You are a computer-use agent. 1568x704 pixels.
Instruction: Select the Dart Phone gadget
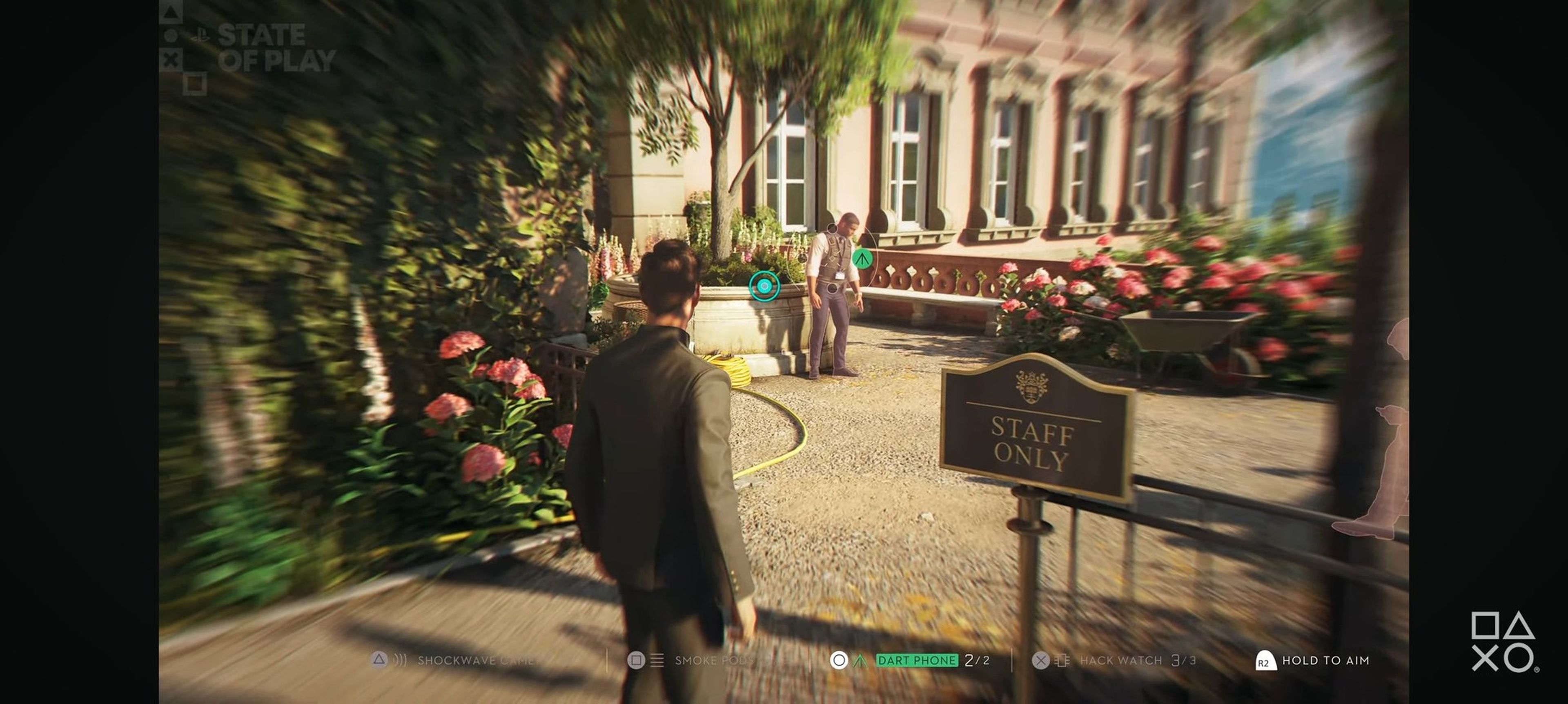(917, 660)
